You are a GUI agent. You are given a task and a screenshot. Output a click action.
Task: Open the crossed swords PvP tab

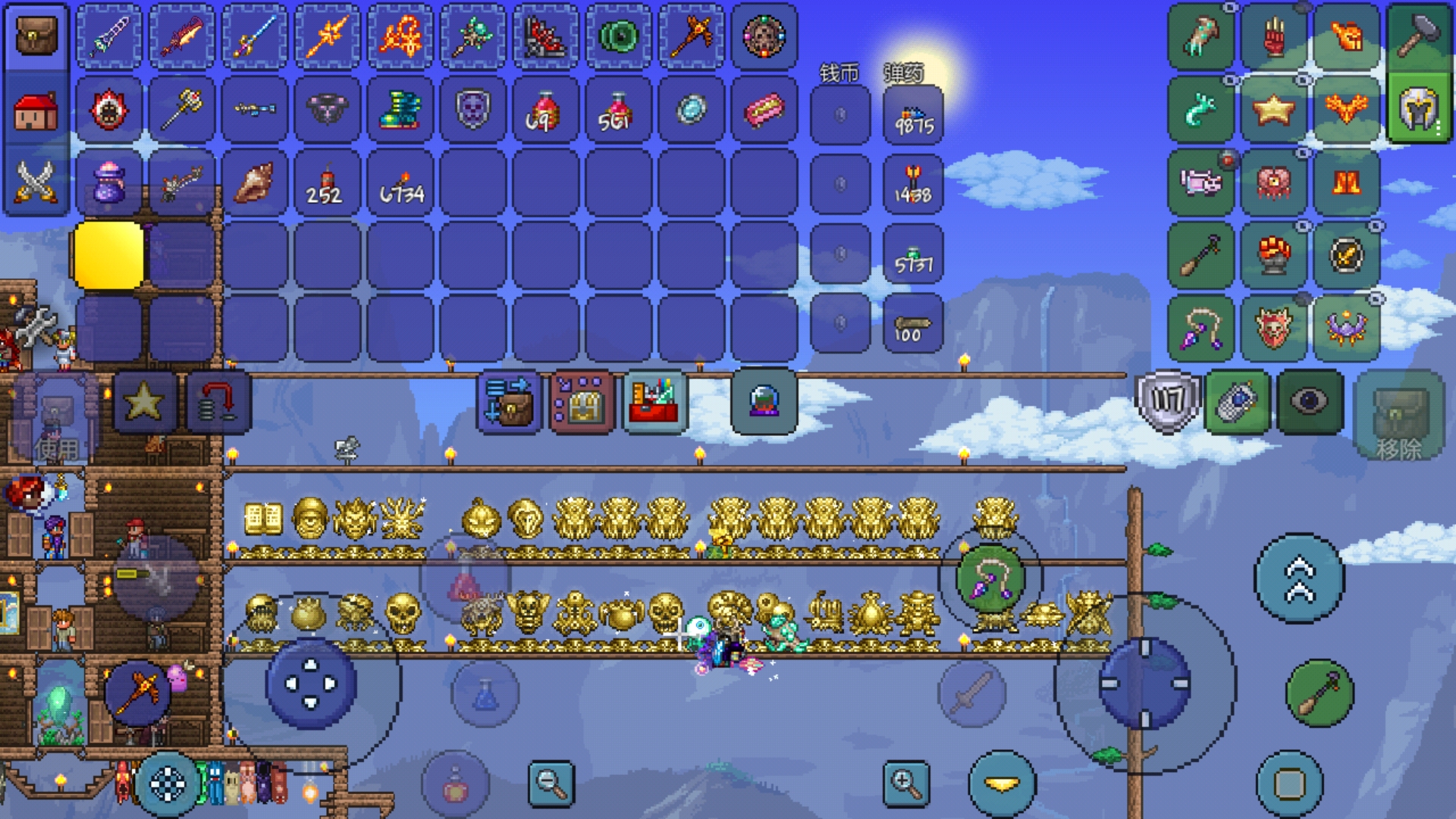point(36,183)
